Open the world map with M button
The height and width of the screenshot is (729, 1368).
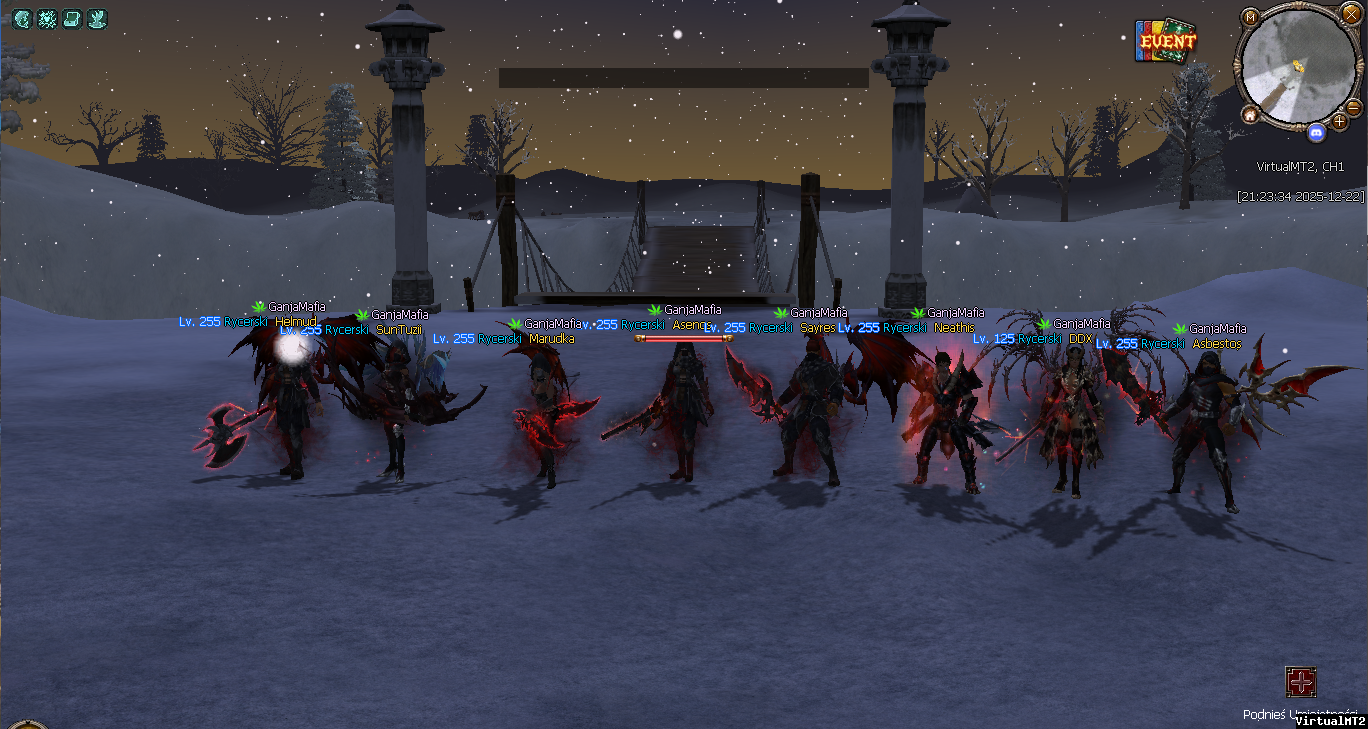pyautogui.click(x=1251, y=17)
